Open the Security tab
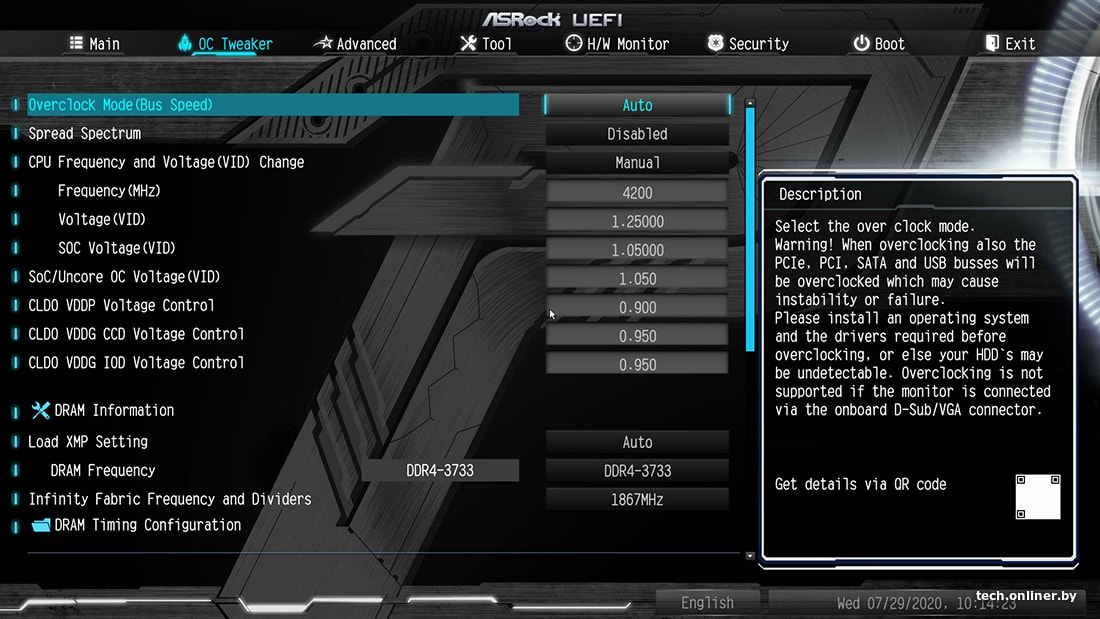The height and width of the screenshot is (619, 1100). (x=748, y=44)
